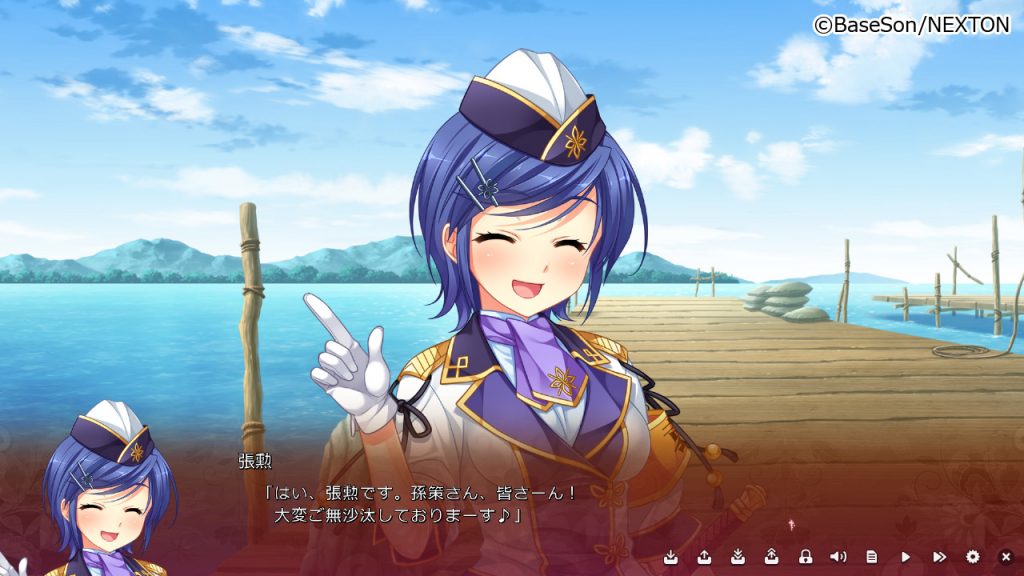This screenshot has height=576, width=1024.
Task: Open the save game menu icon
Action: (670, 556)
